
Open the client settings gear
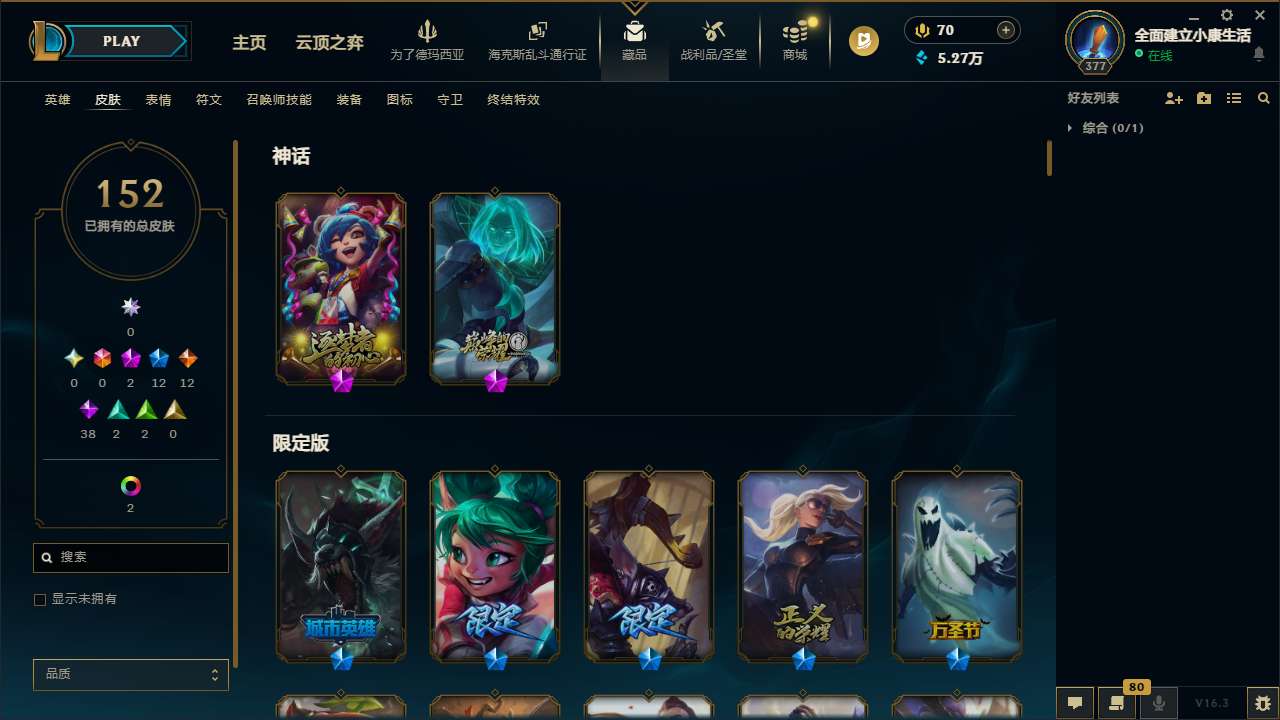click(1226, 16)
